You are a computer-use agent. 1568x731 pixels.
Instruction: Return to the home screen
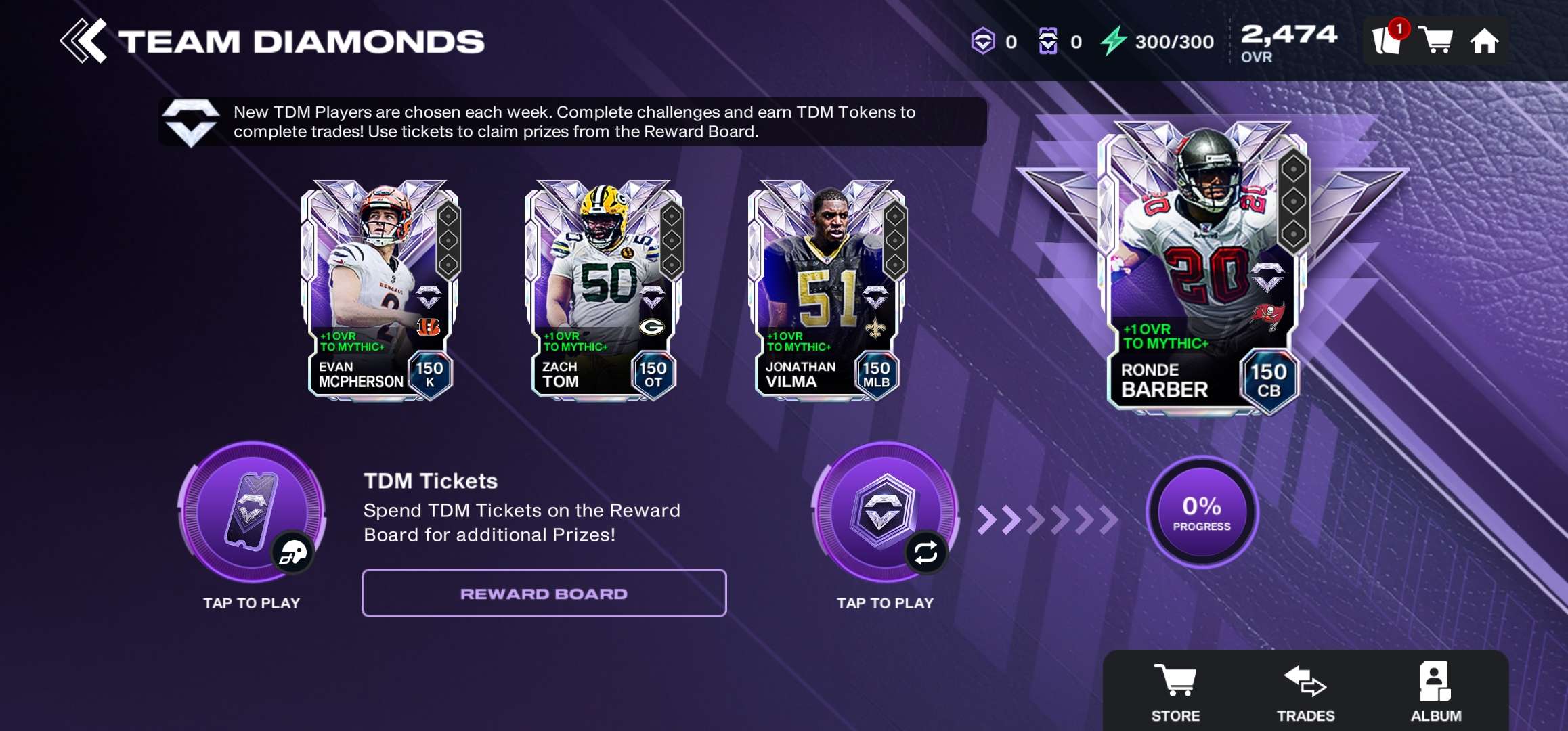point(1484,41)
